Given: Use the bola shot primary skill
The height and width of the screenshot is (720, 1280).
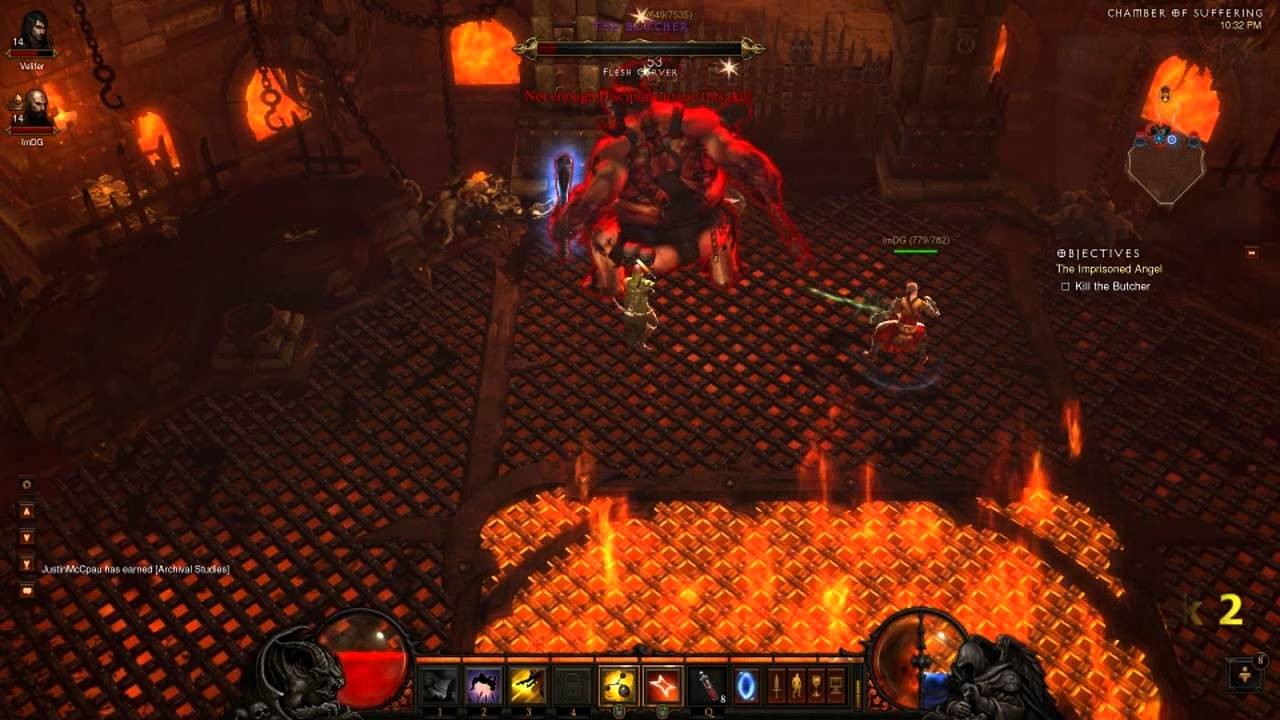Looking at the screenshot, I should click(618, 685).
